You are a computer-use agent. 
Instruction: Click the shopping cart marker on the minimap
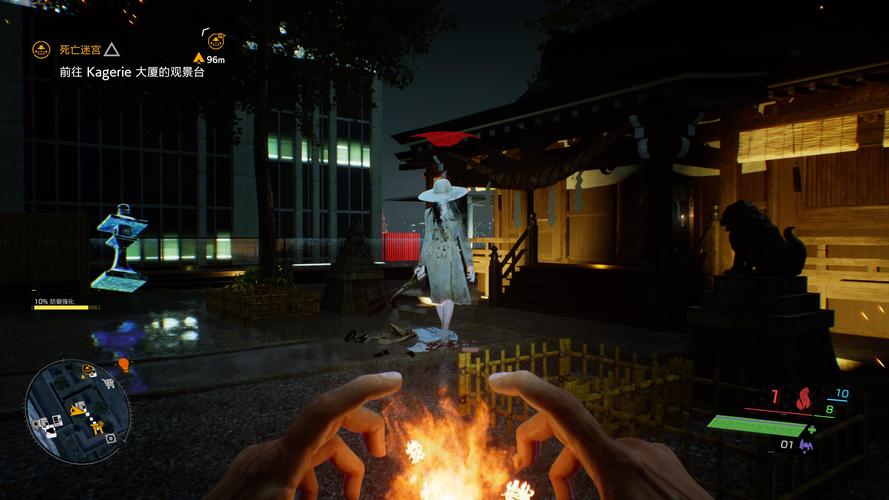pyautogui.click(x=107, y=383)
